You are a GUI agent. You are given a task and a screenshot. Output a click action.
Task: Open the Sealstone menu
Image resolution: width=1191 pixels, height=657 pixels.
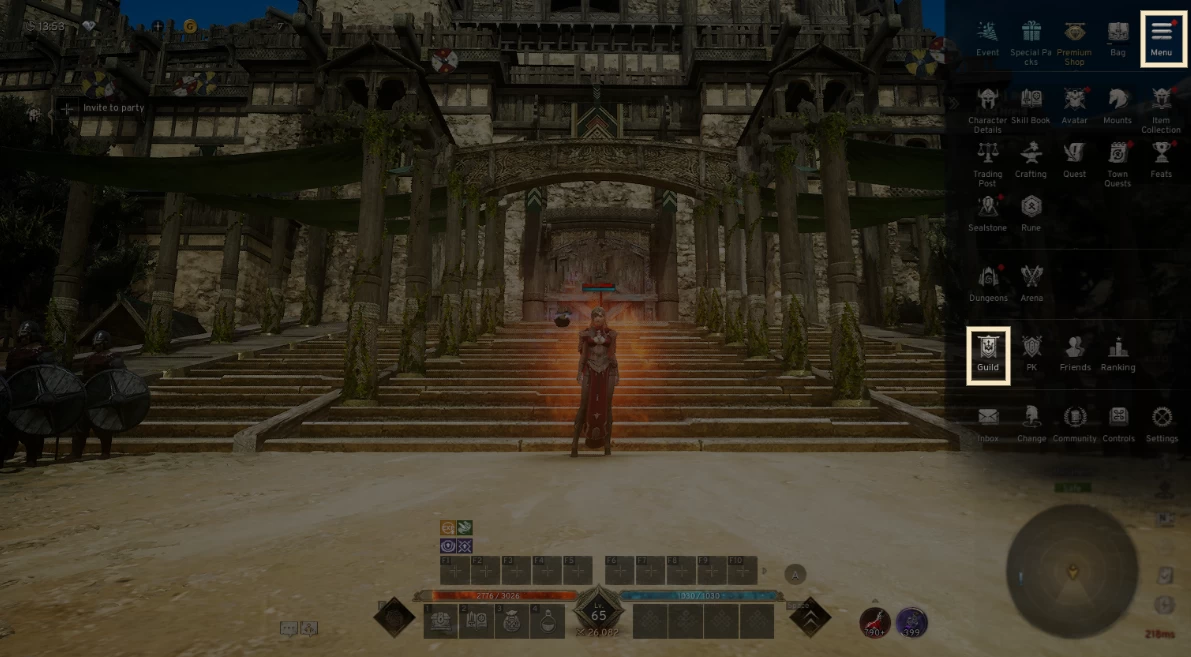(987, 211)
